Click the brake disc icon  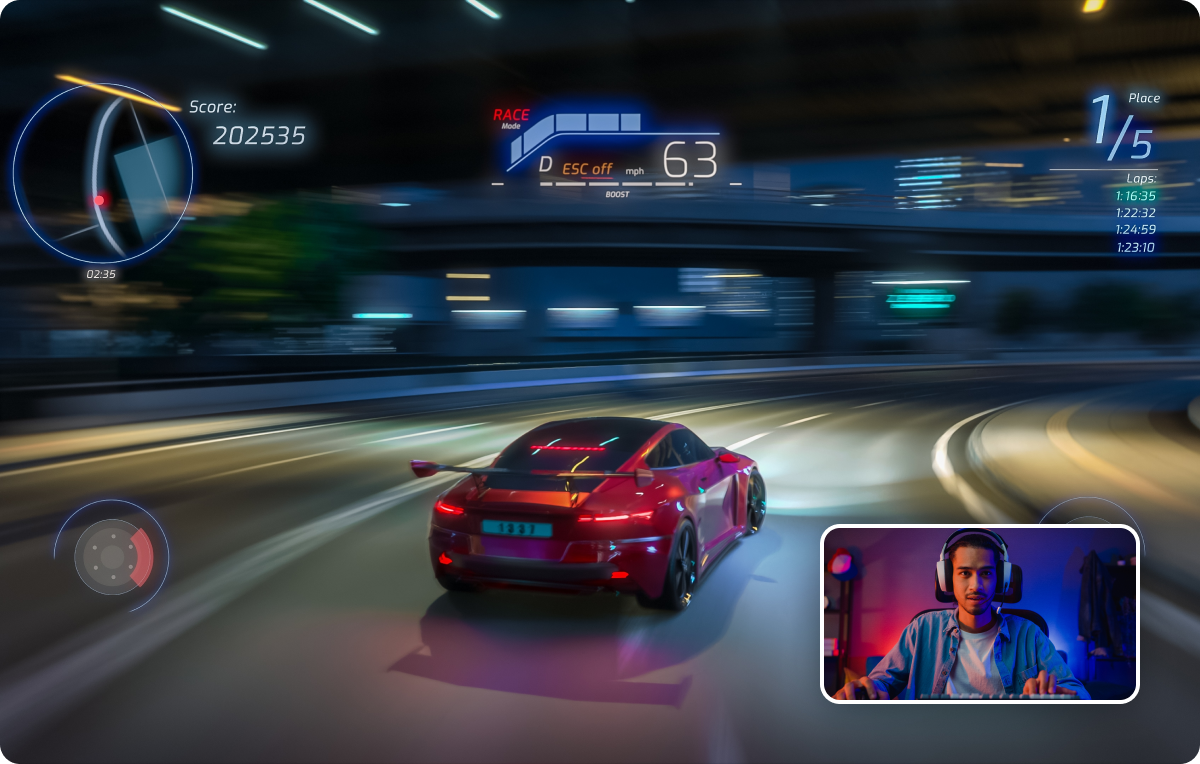point(112,556)
